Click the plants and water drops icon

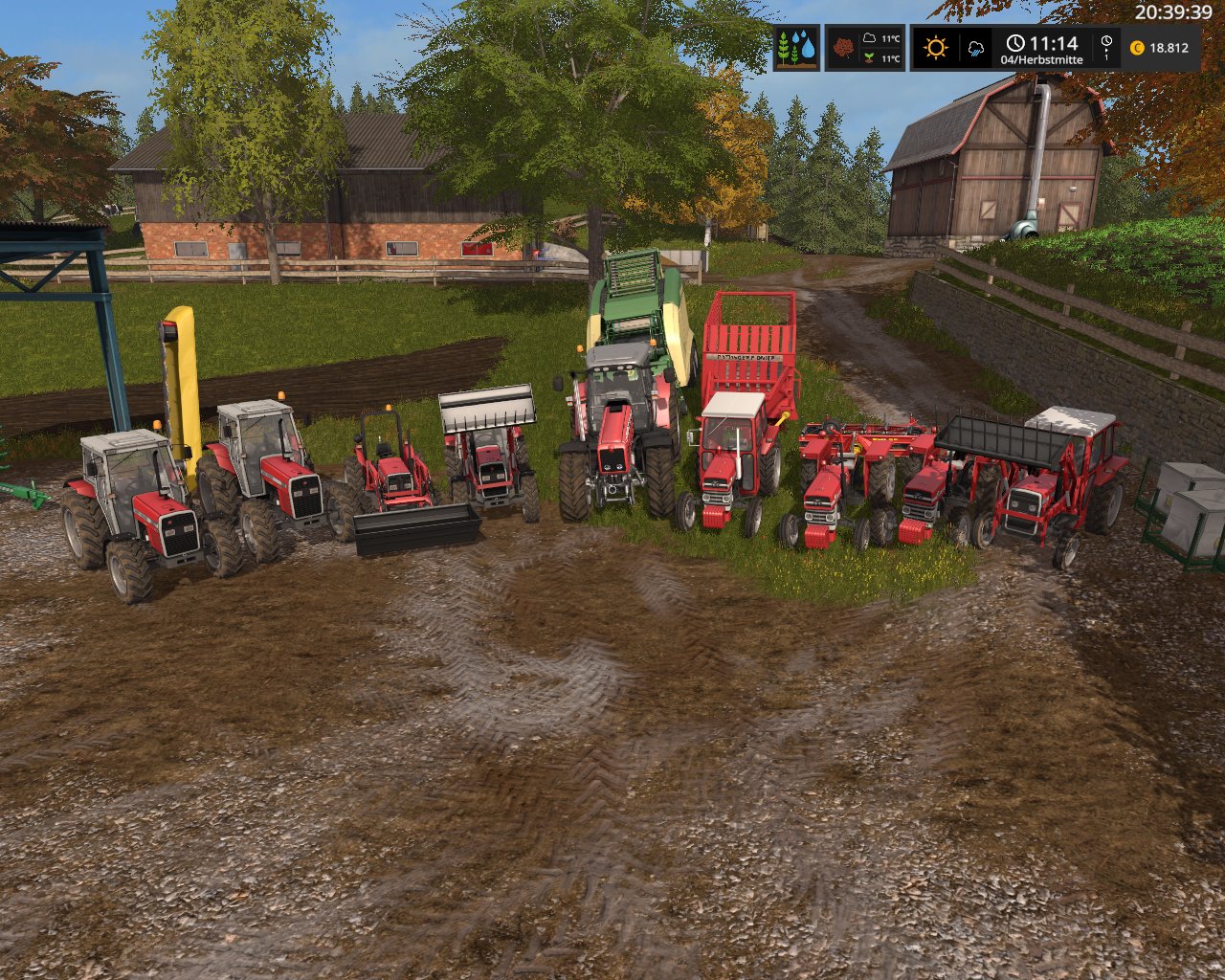[796, 48]
